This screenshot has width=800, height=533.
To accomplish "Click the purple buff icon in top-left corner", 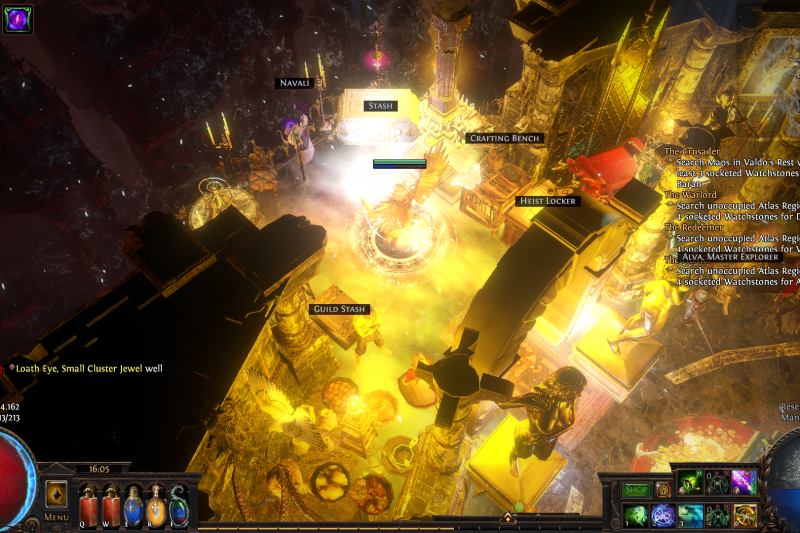I will (x=18, y=19).
